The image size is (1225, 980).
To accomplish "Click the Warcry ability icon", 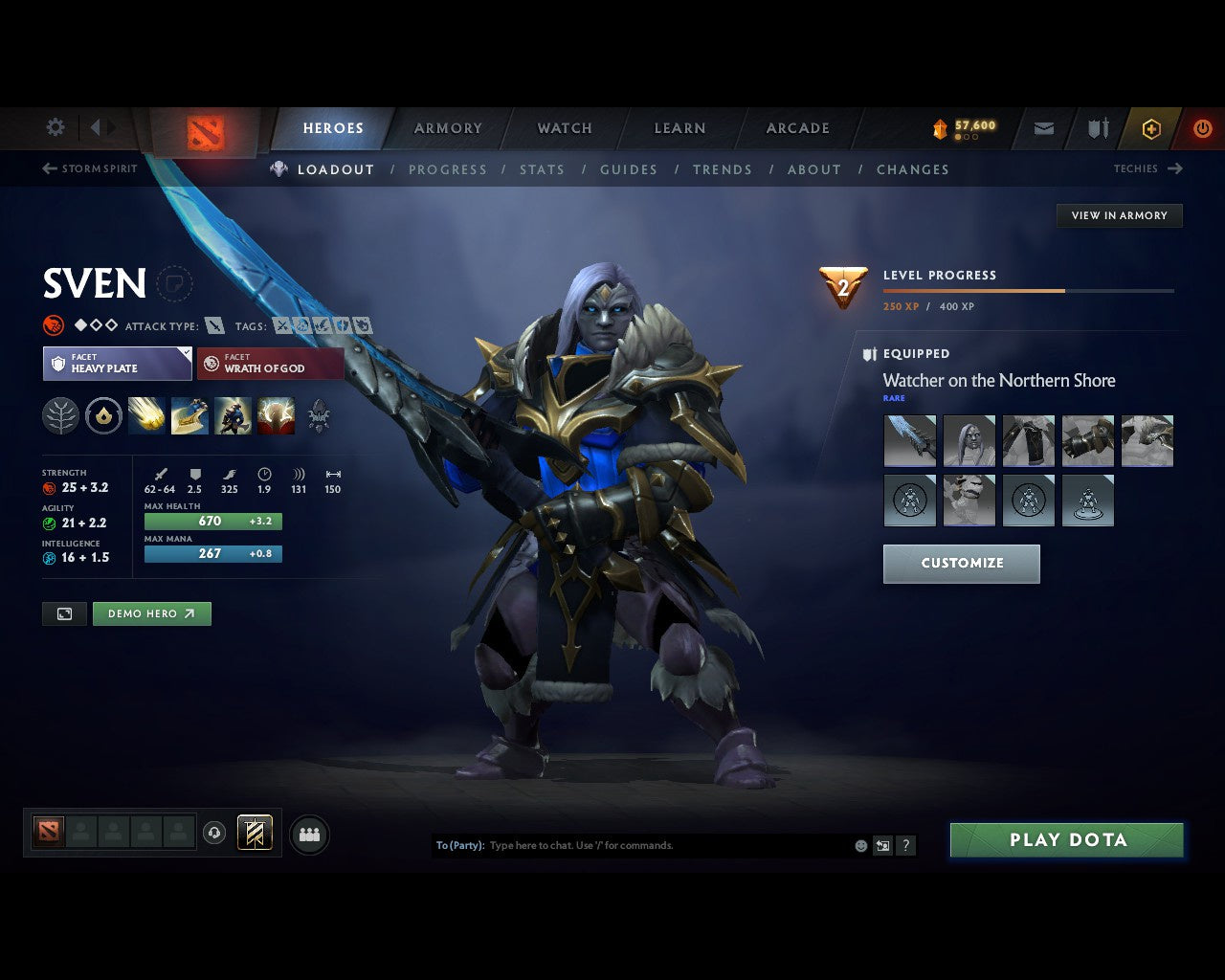I will 233,414.
